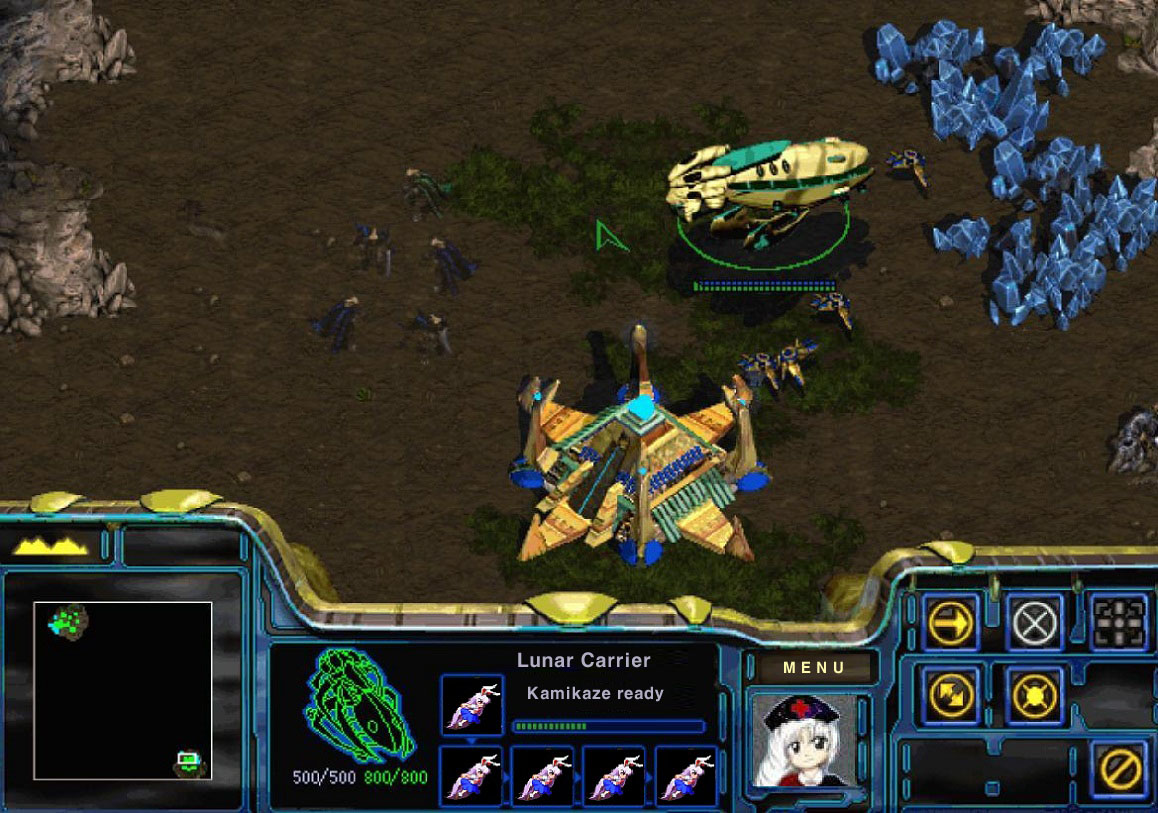
Task: Issue the Move command arrow icon
Action: click(949, 624)
